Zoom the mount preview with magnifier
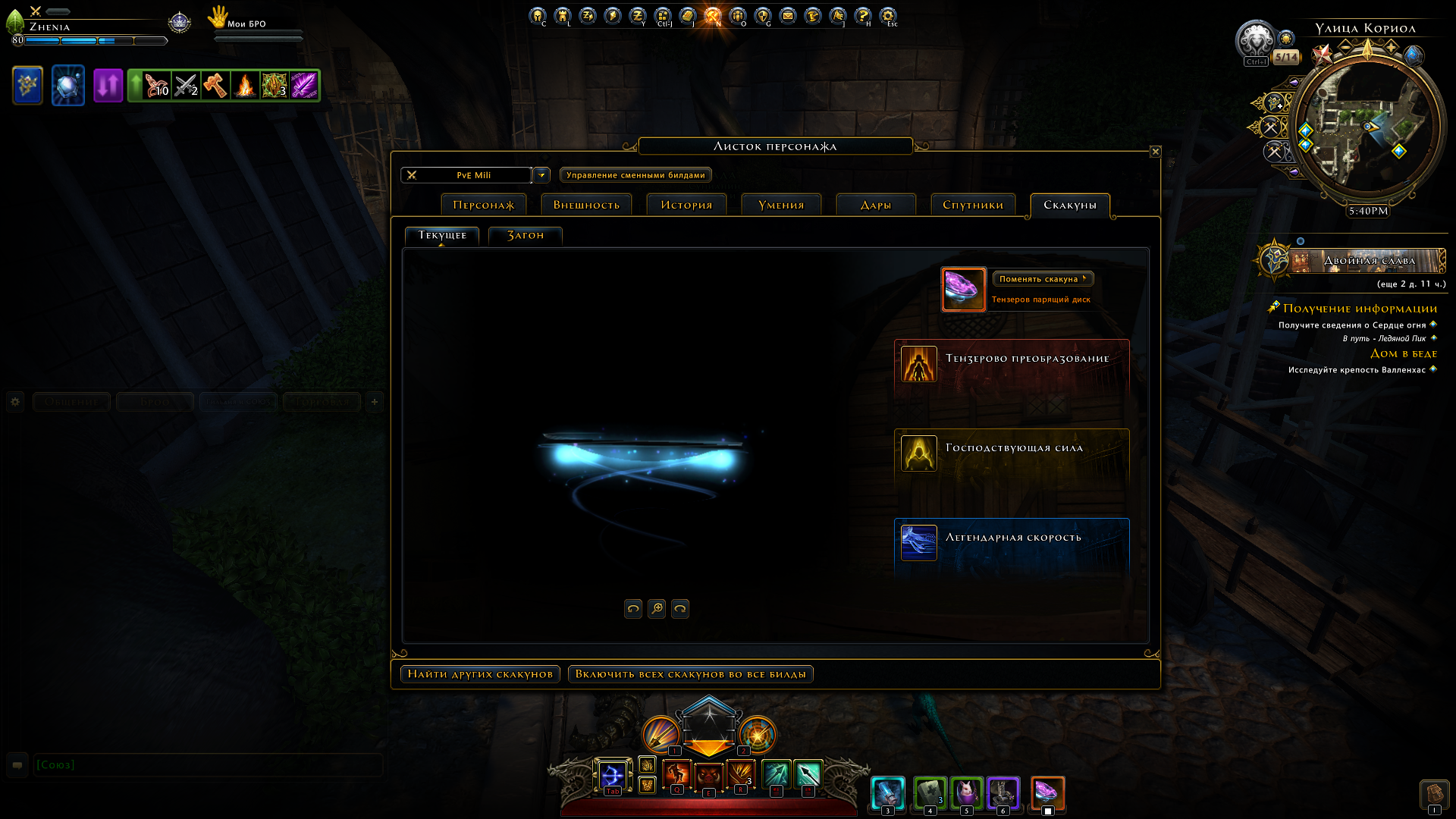Screen dimensions: 1456x819 657,608
